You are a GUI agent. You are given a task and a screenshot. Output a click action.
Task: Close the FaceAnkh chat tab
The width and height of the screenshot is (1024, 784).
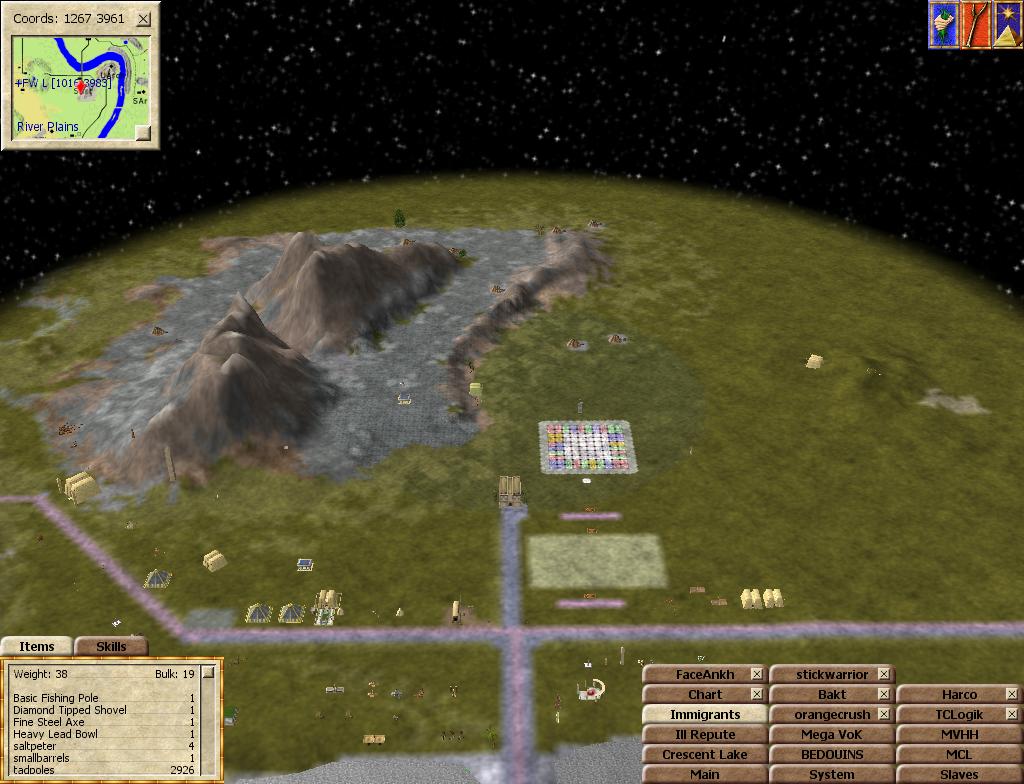click(757, 675)
